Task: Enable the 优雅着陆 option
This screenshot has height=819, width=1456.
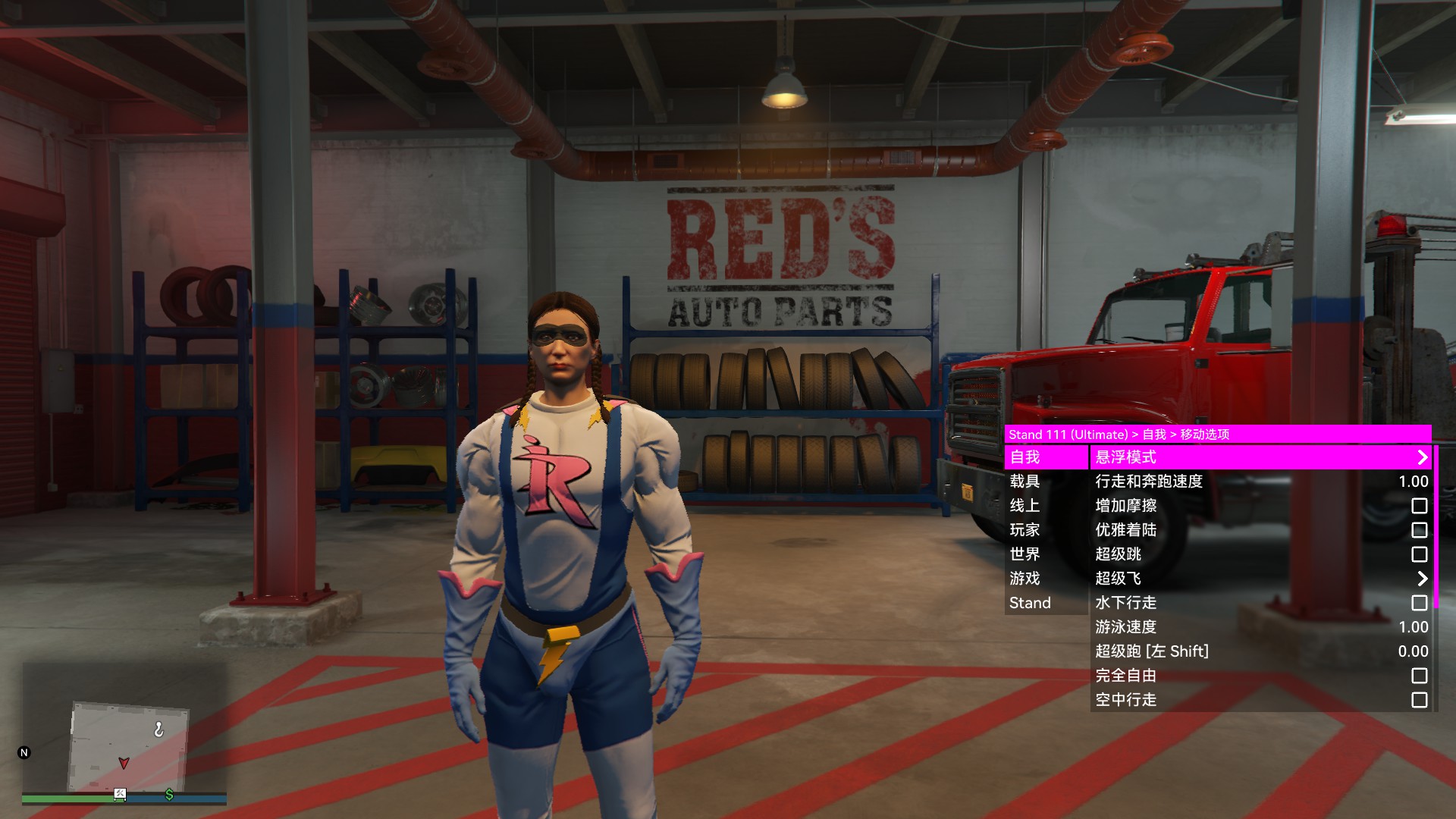Action: click(1419, 530)
